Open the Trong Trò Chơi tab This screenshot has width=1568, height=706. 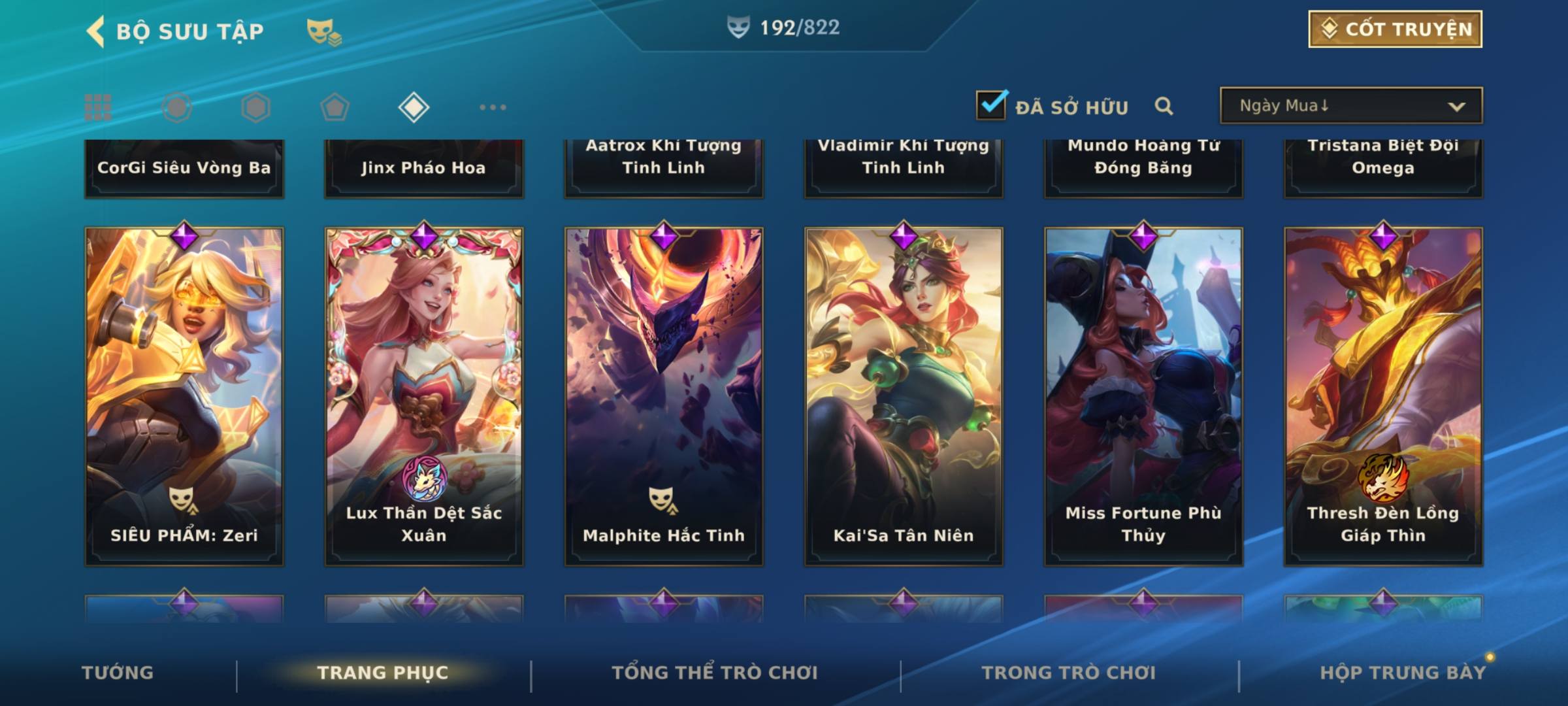[x=1069, y=673]
